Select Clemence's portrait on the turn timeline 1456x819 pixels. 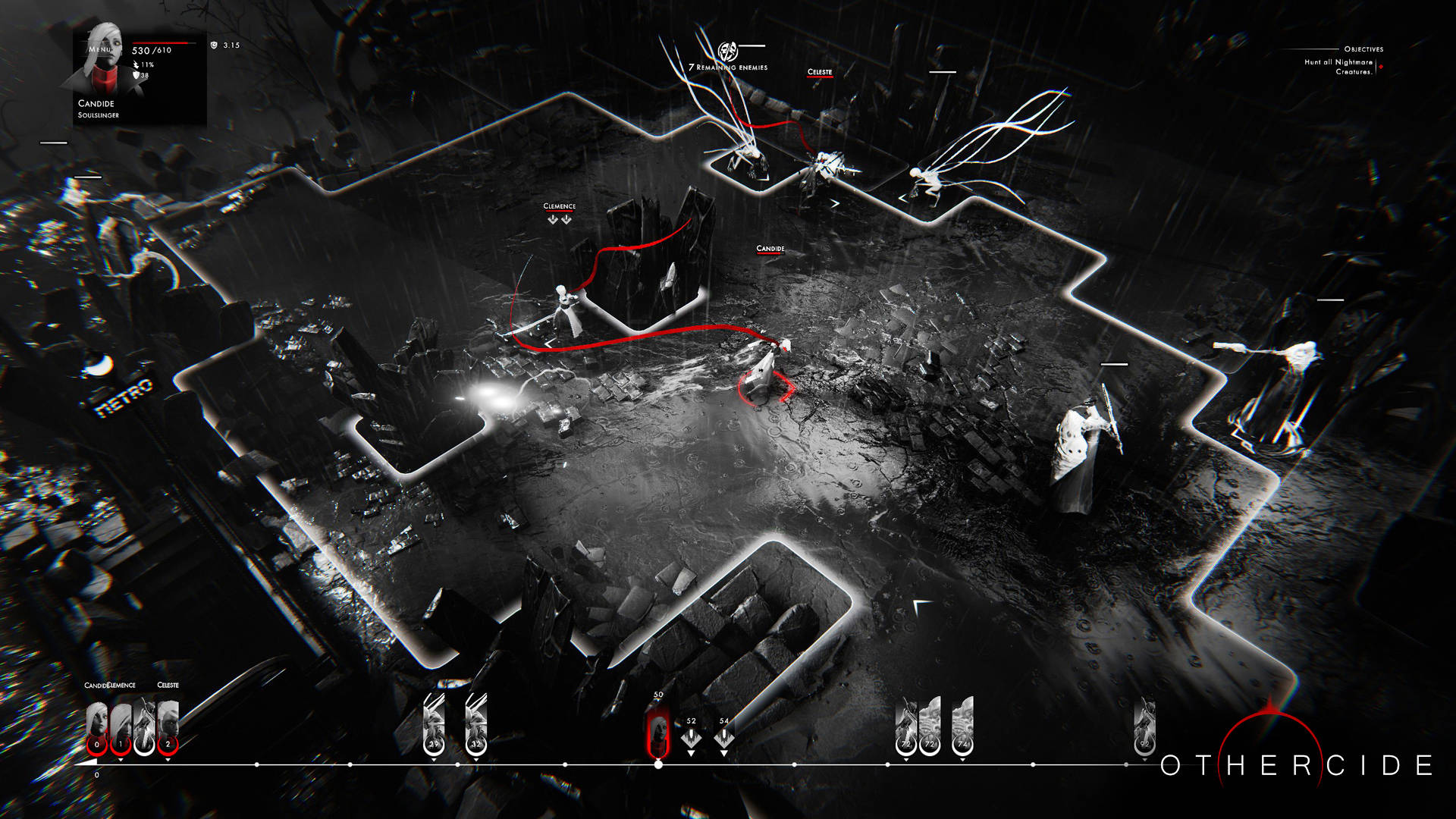(121, 722)
